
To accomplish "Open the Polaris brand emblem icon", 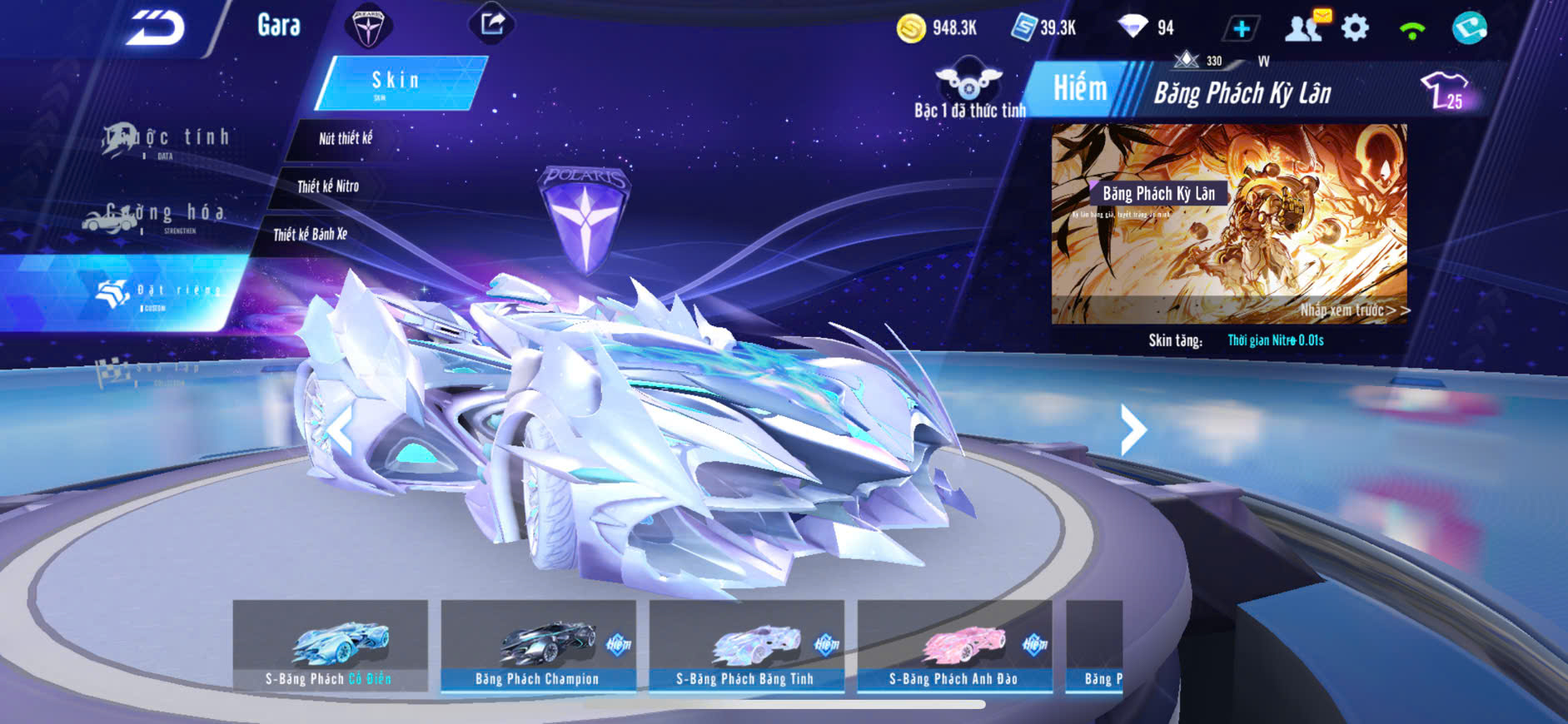I will coord(368,27).
